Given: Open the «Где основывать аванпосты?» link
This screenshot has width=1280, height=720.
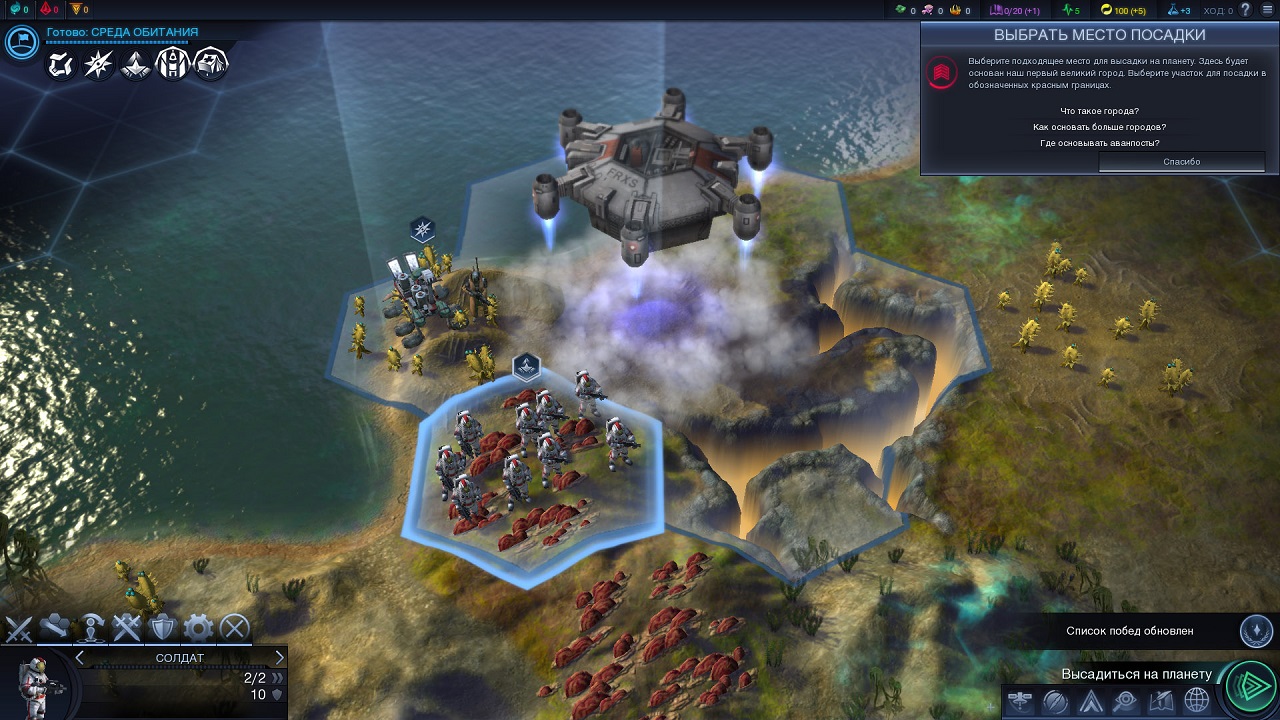Looking at the screenshot, I should (1099, 143).
